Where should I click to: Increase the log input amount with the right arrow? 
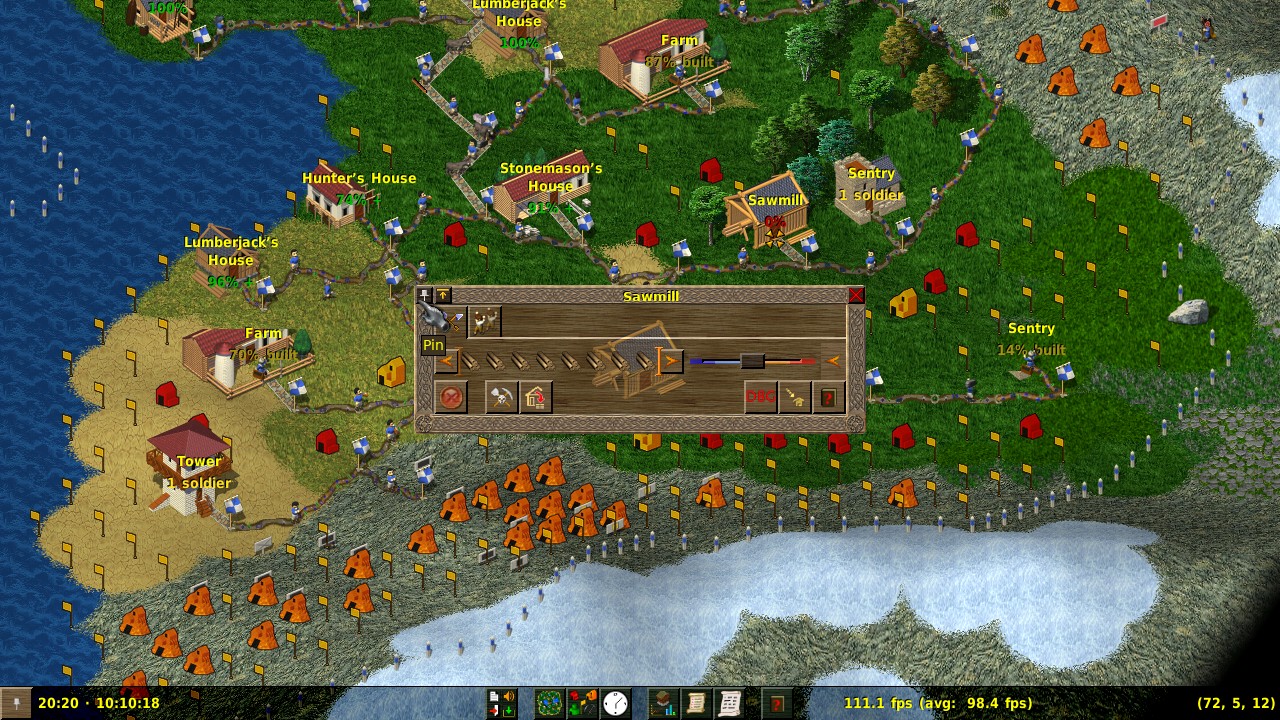click(671, 361)
